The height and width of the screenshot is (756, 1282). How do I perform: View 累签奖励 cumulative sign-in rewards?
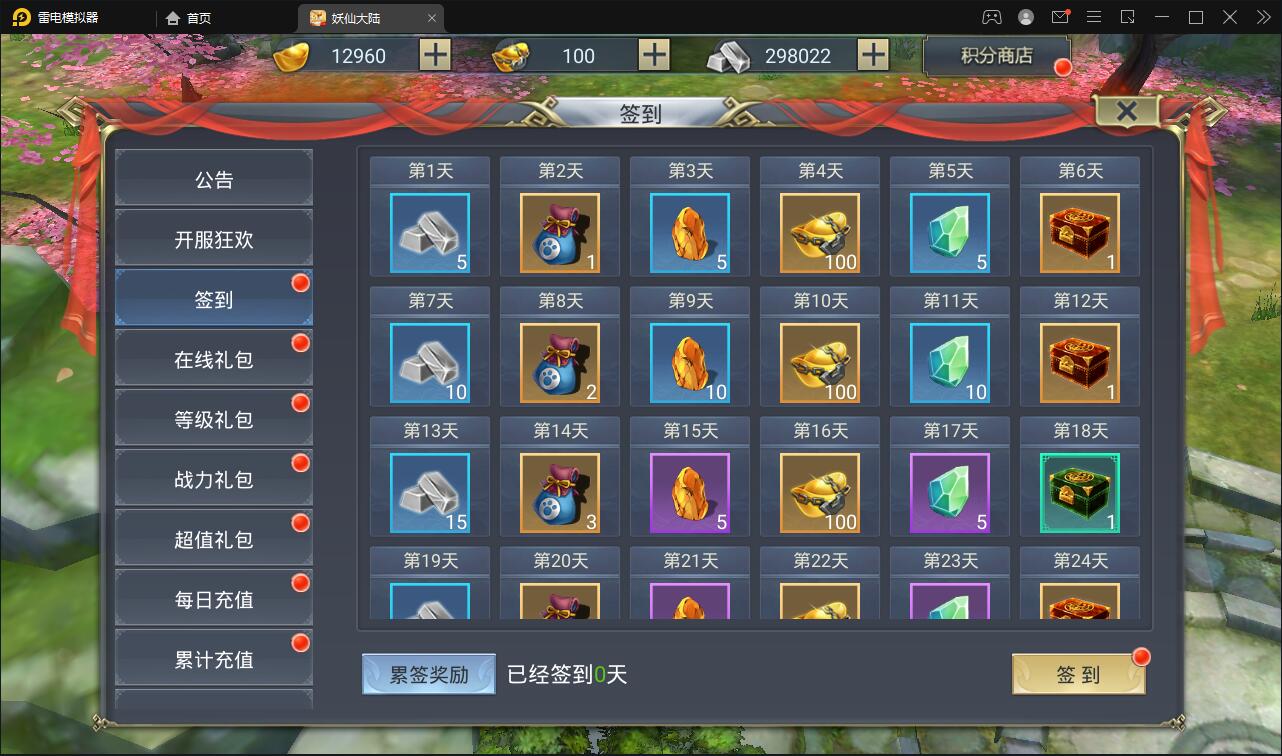[x=428, y=675]
